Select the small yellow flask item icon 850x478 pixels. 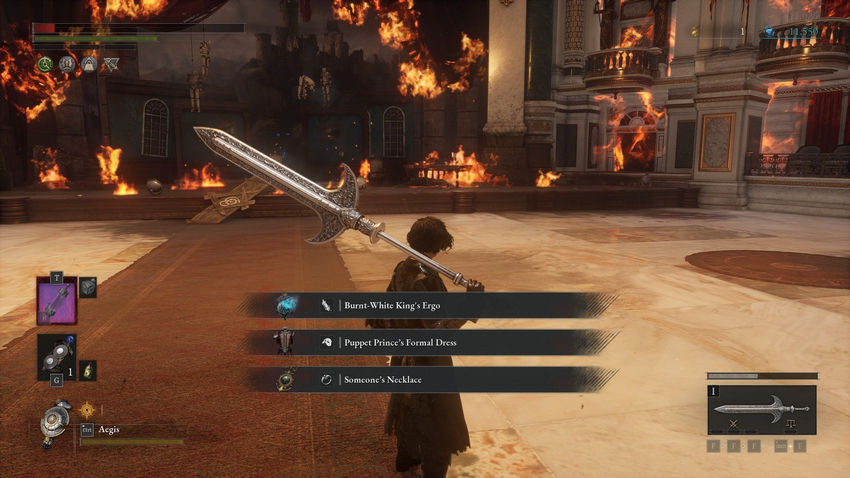point(88,370)
